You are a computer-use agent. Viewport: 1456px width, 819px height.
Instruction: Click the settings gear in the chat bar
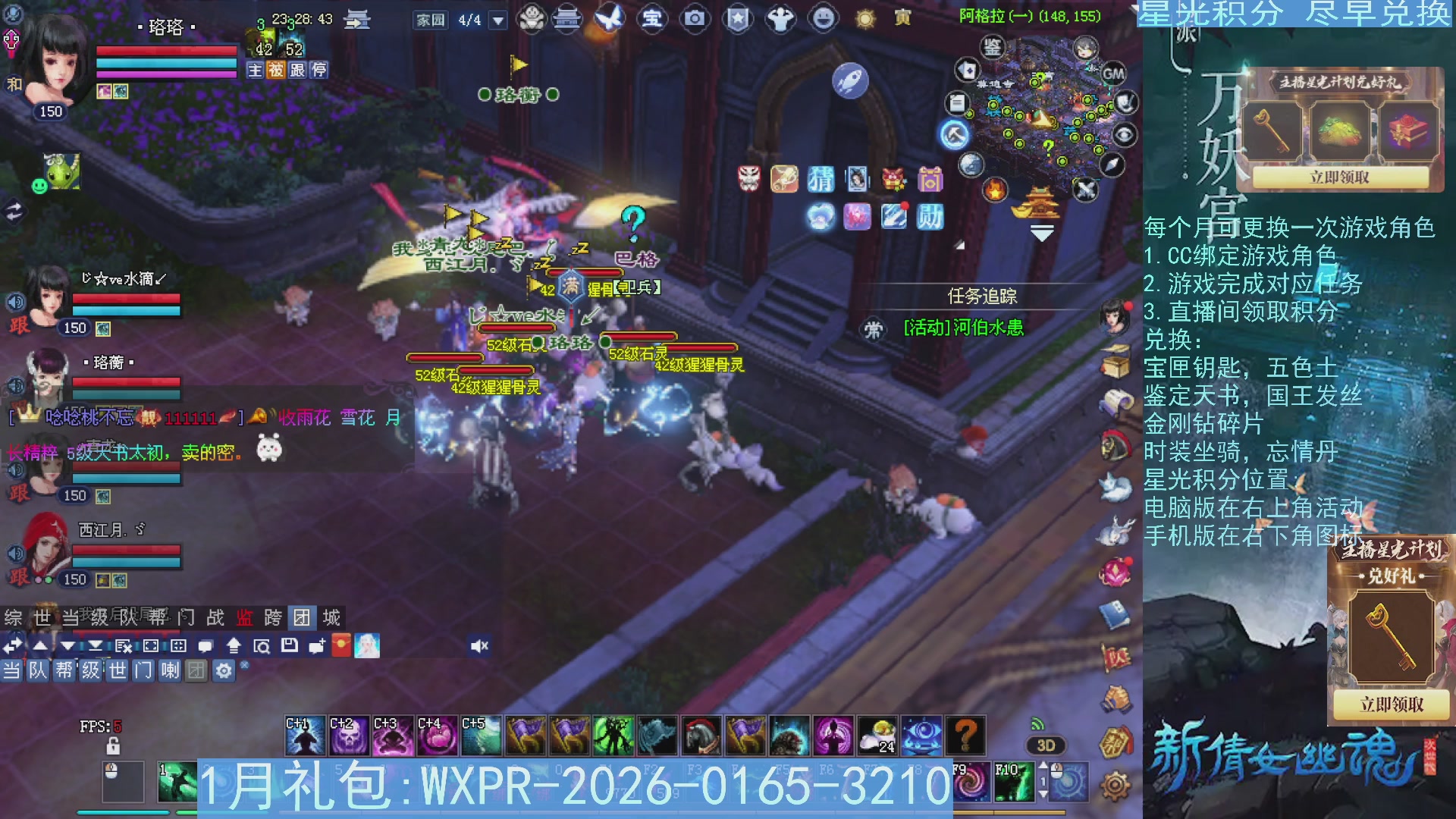tap(223, 671)
